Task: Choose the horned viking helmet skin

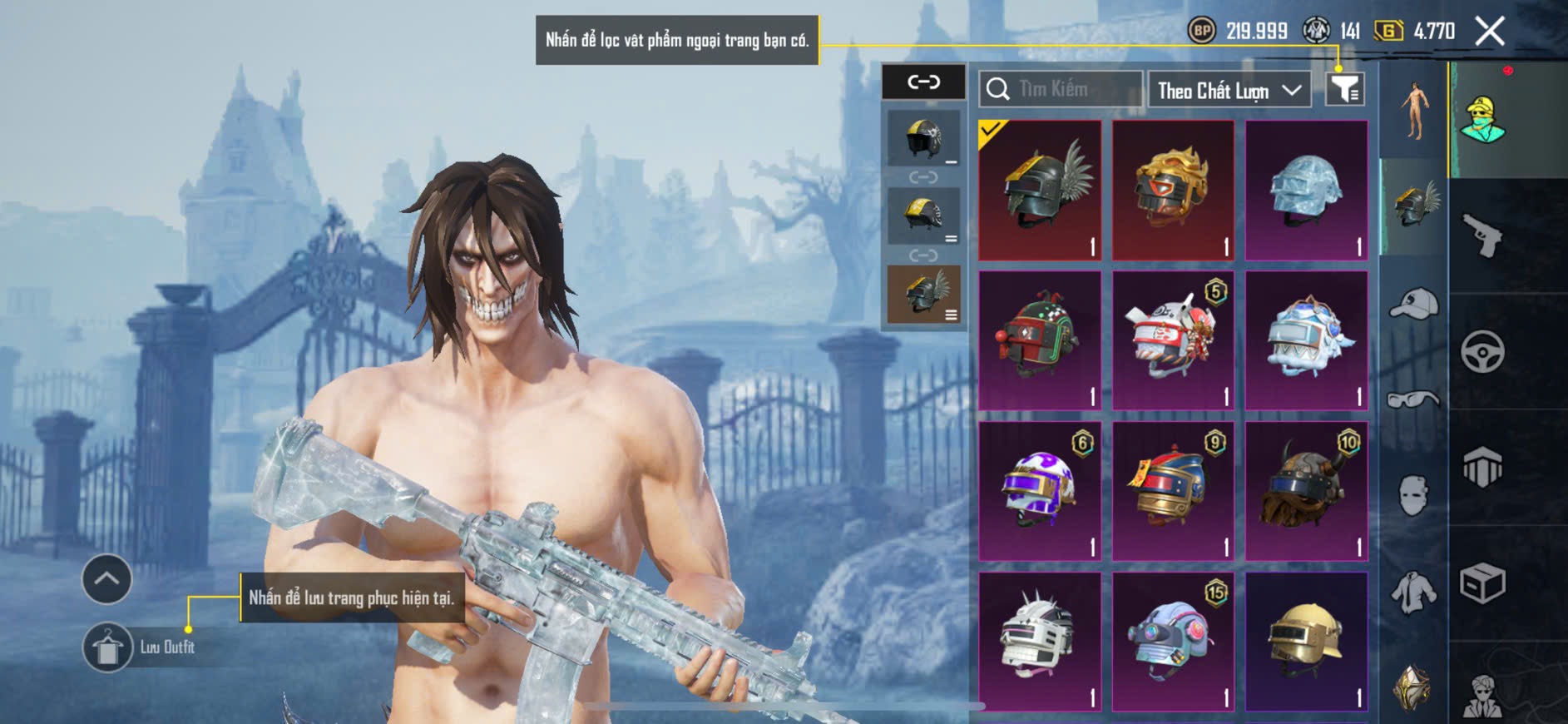Action: pos(1306,491)
